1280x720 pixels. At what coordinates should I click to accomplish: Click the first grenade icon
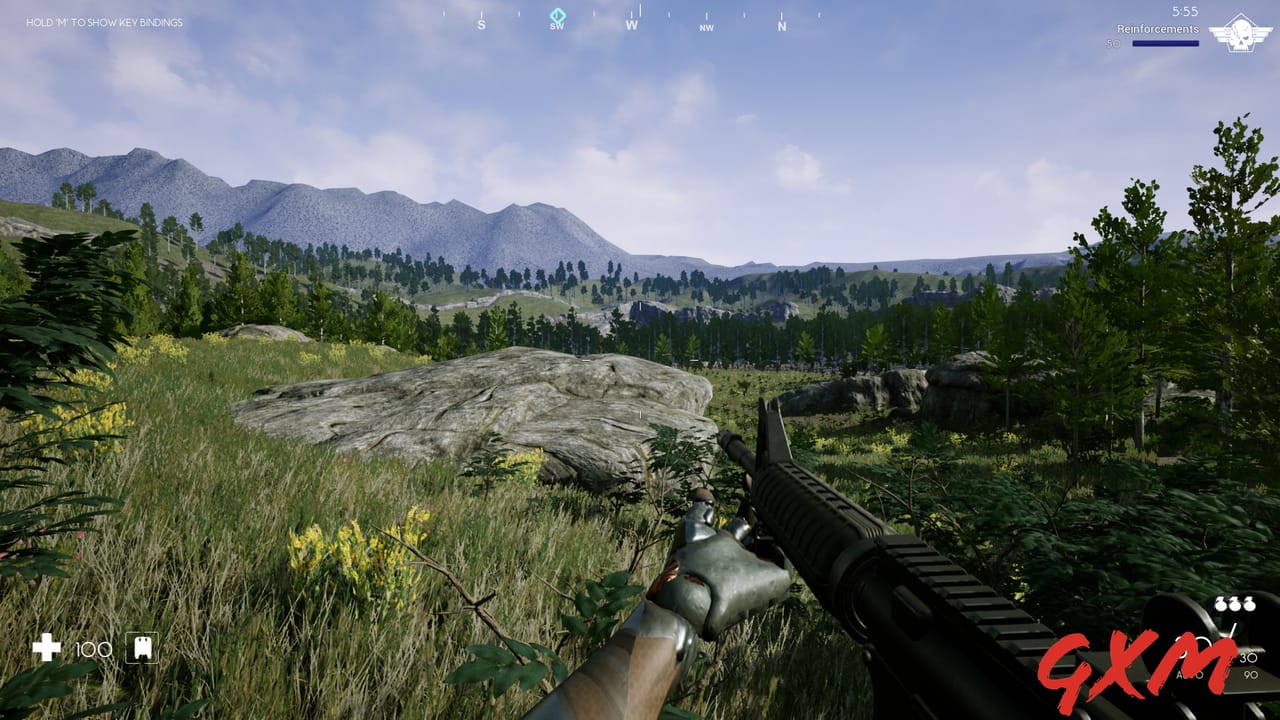pyautogui.click(x=1220, y=604)
